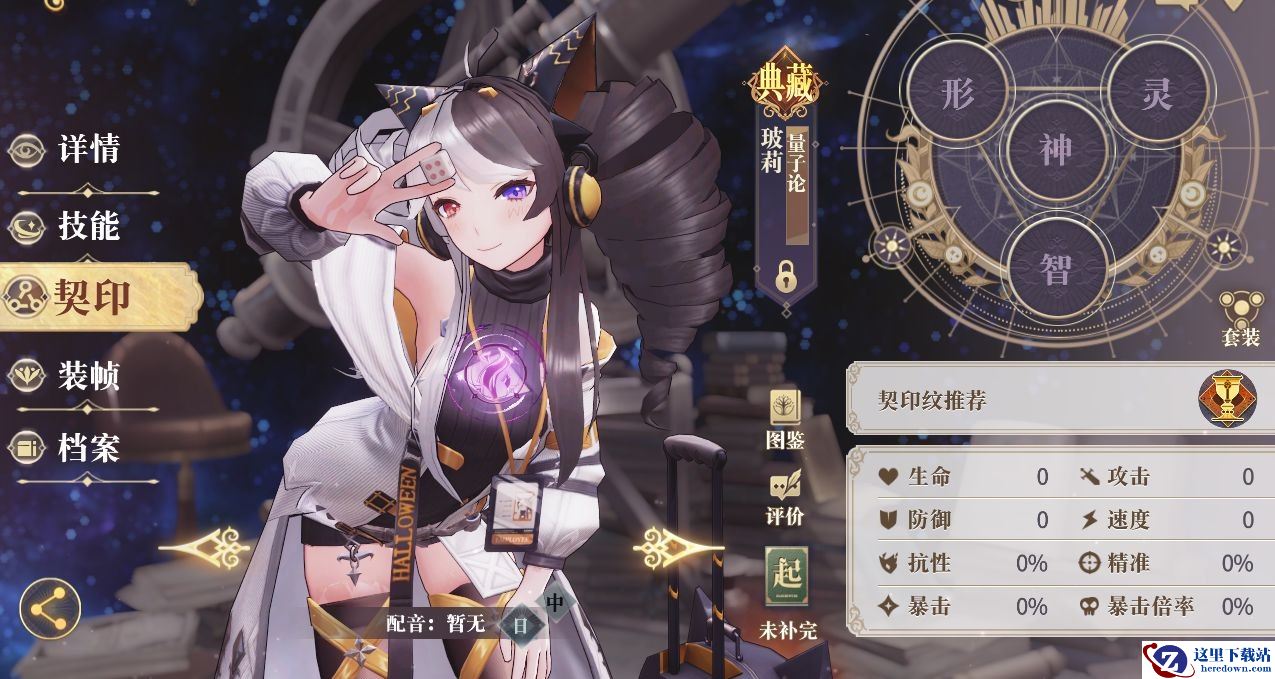
Task: Click the locked 典藏 skin banner
Action: coord(785,180)
